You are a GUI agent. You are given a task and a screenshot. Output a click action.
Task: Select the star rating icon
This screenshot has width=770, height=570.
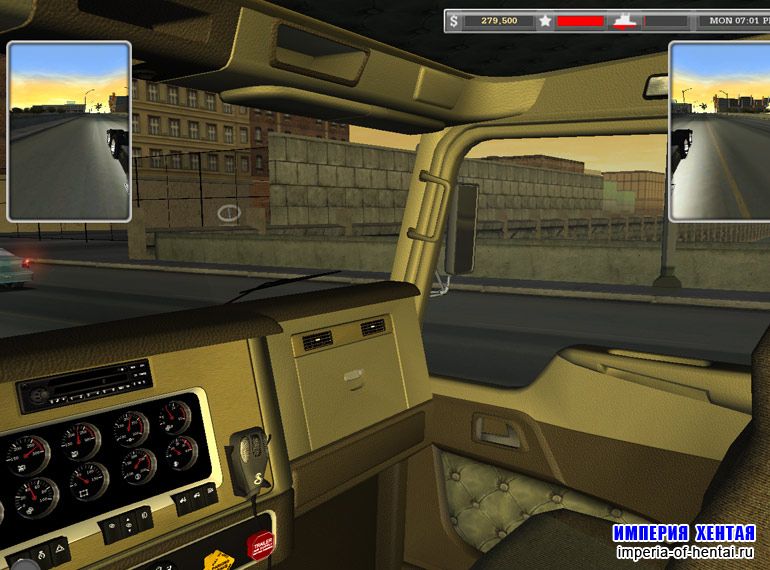[x=545, y=19]
